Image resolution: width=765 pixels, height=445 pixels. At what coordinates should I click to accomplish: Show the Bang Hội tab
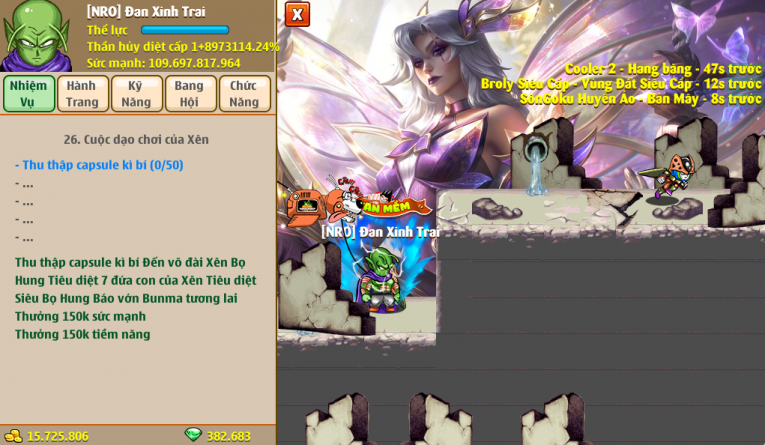[x=190, y=93]
